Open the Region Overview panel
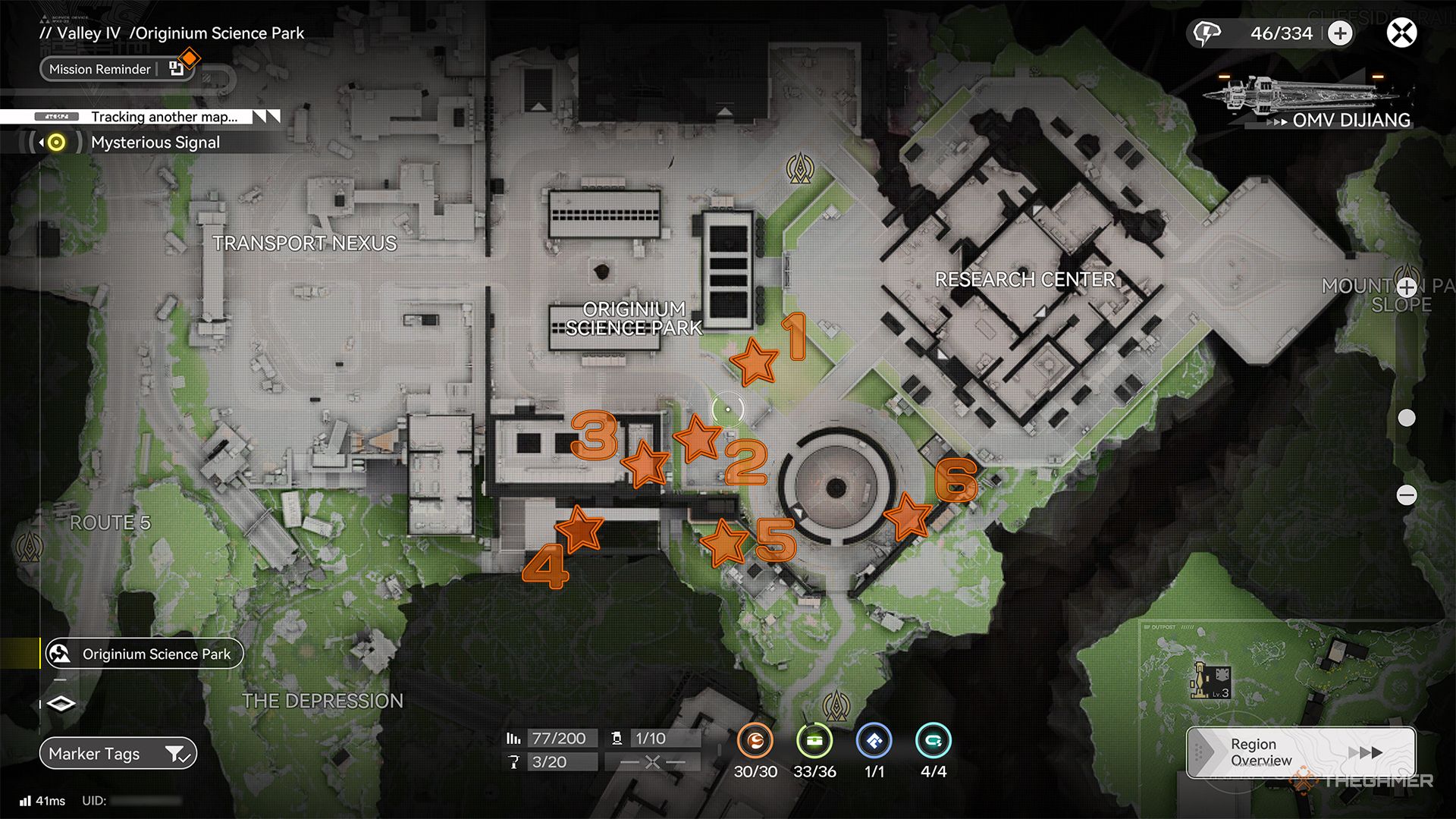1456x819 pixels. 1301,752
